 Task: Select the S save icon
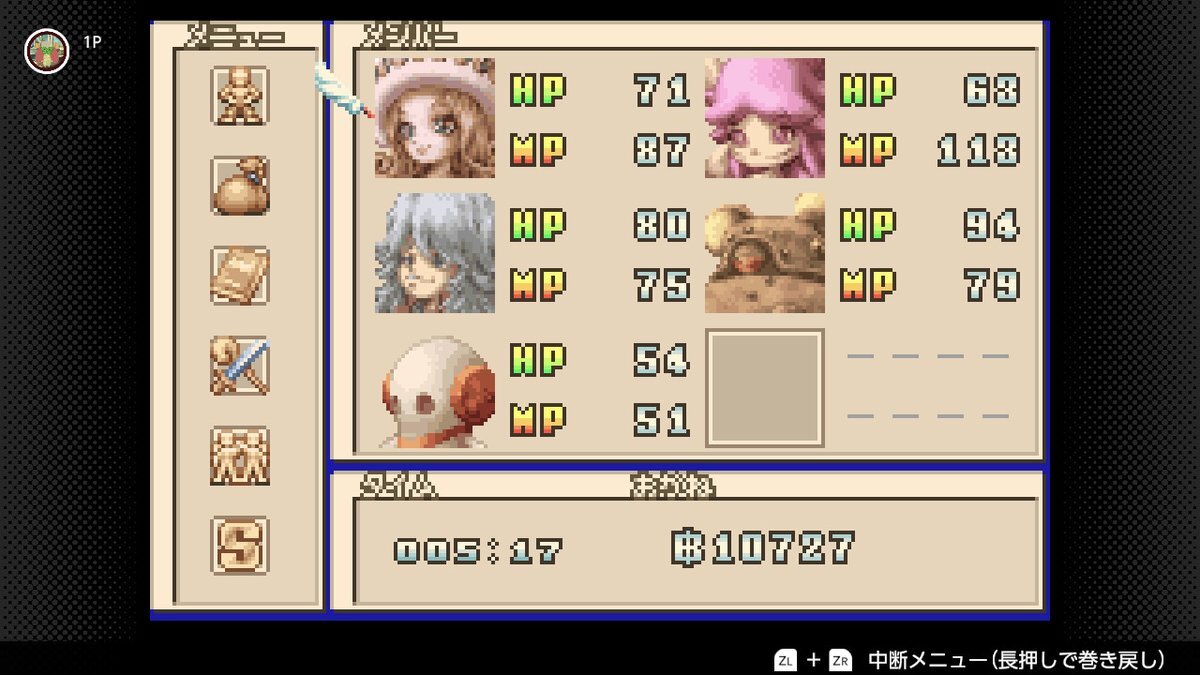pos(240,545)
